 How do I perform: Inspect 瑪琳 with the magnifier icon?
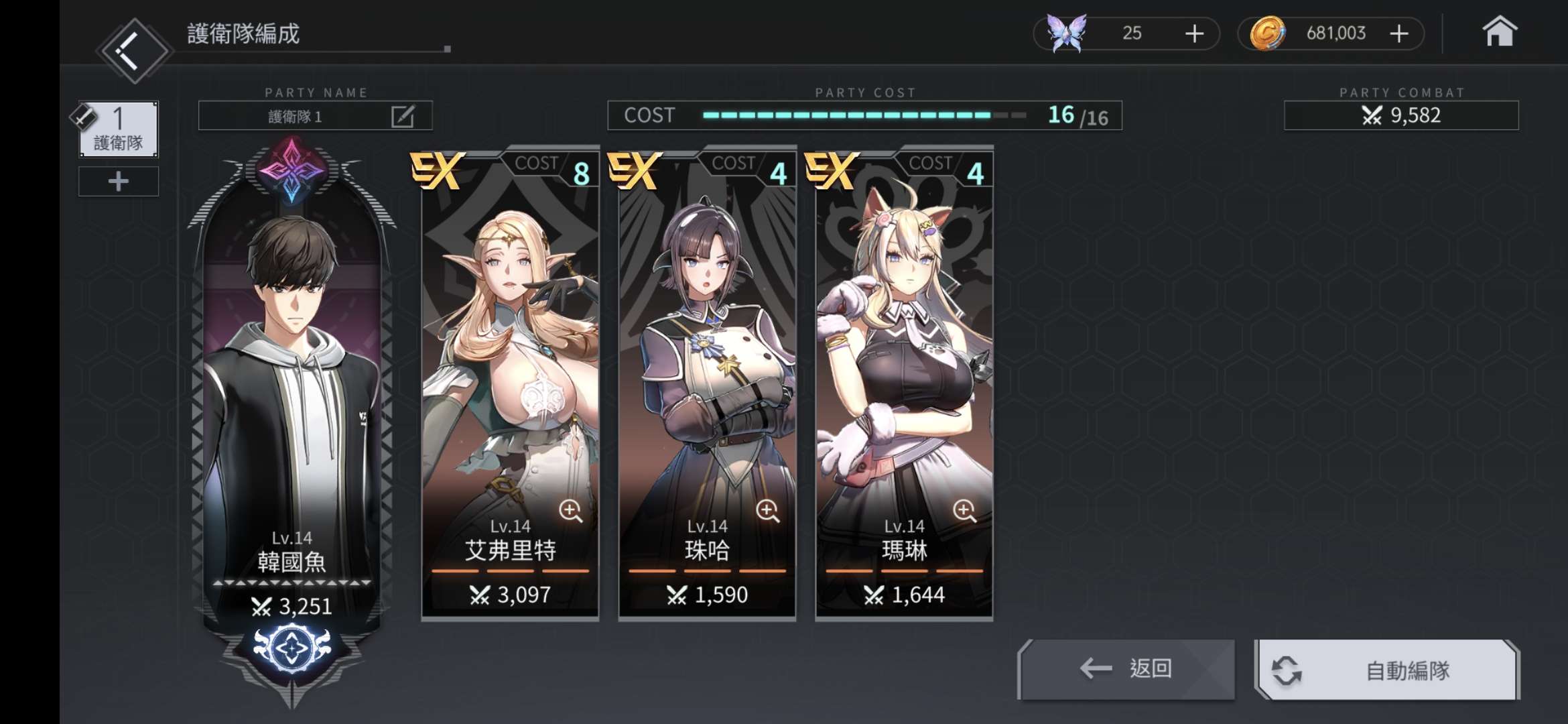tap(964, 511)
